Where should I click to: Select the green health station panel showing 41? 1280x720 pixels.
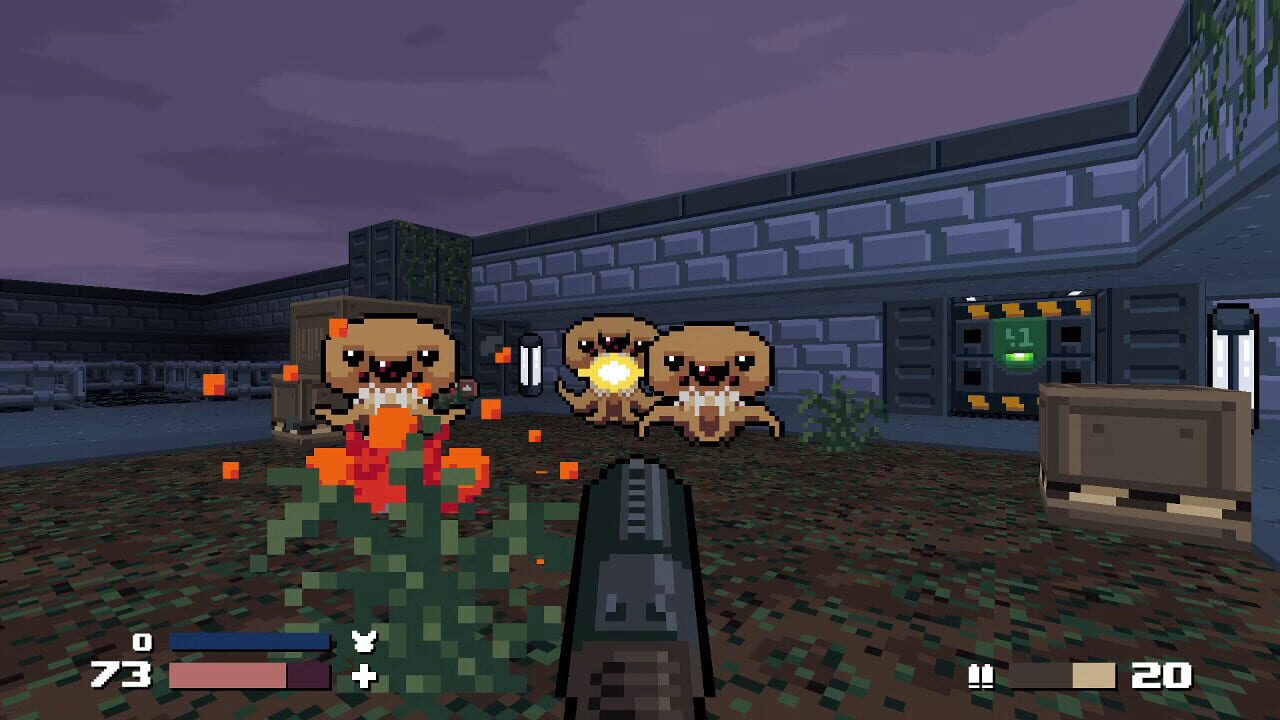pos(1018,345)
